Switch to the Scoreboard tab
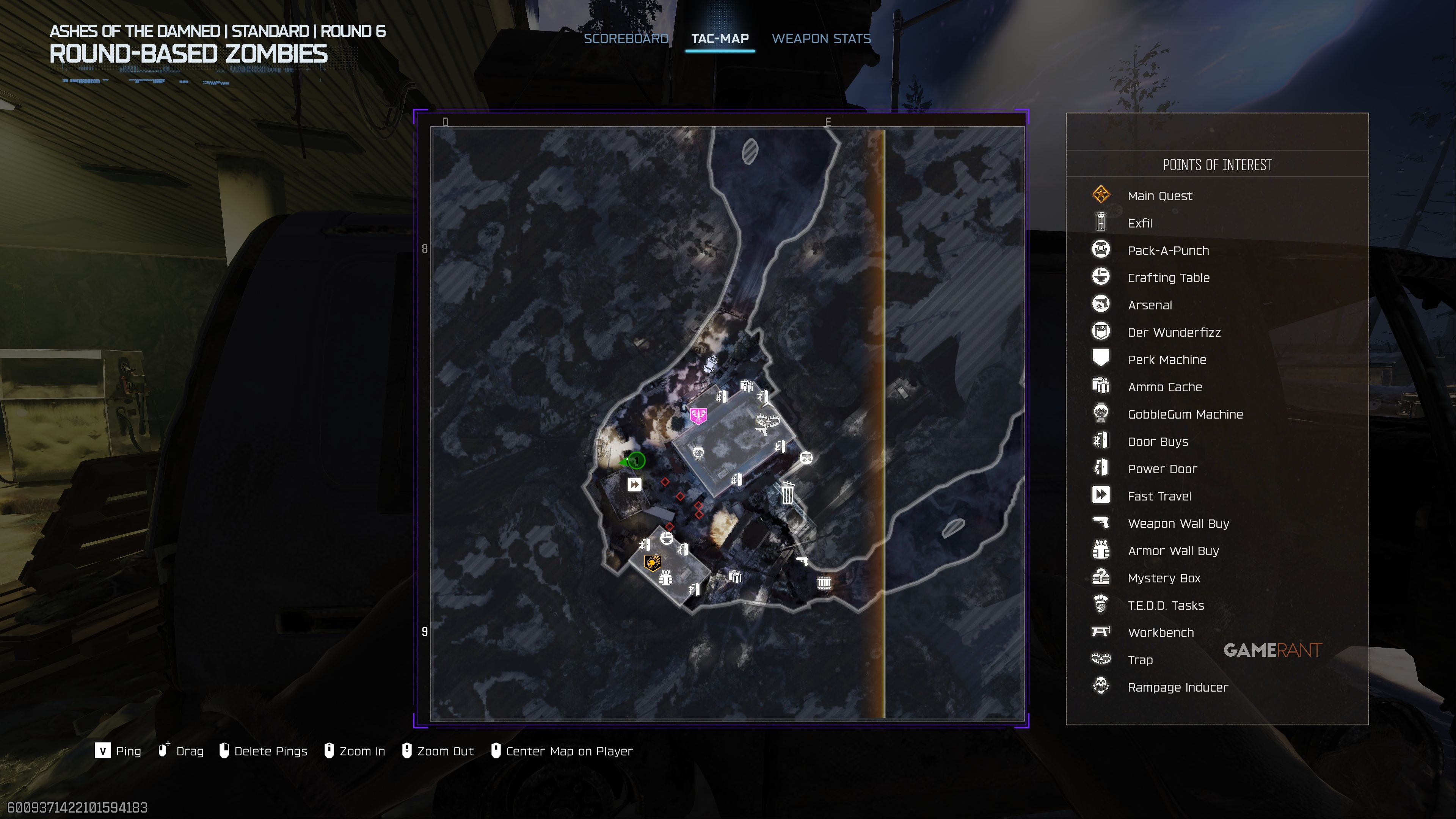This screenshot has height=819, width=1456. click(x=626, y=38)
